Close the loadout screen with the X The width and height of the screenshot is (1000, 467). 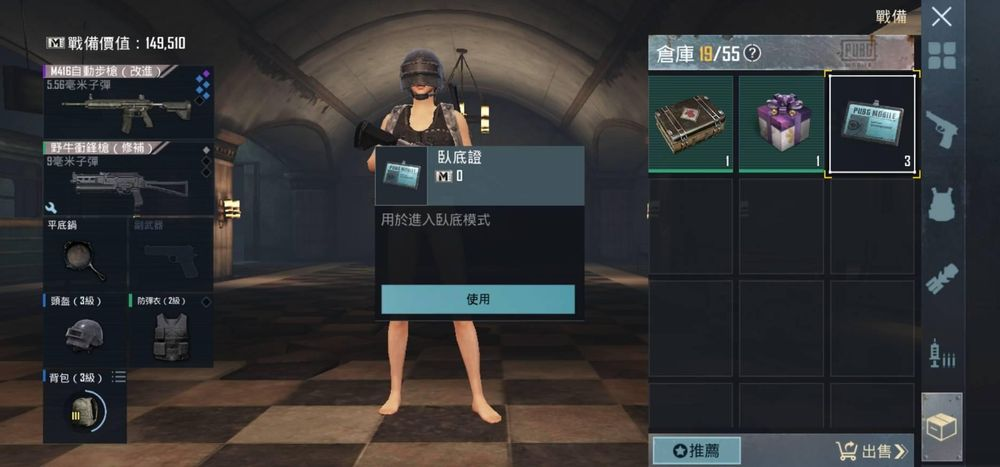click(941, 16)
